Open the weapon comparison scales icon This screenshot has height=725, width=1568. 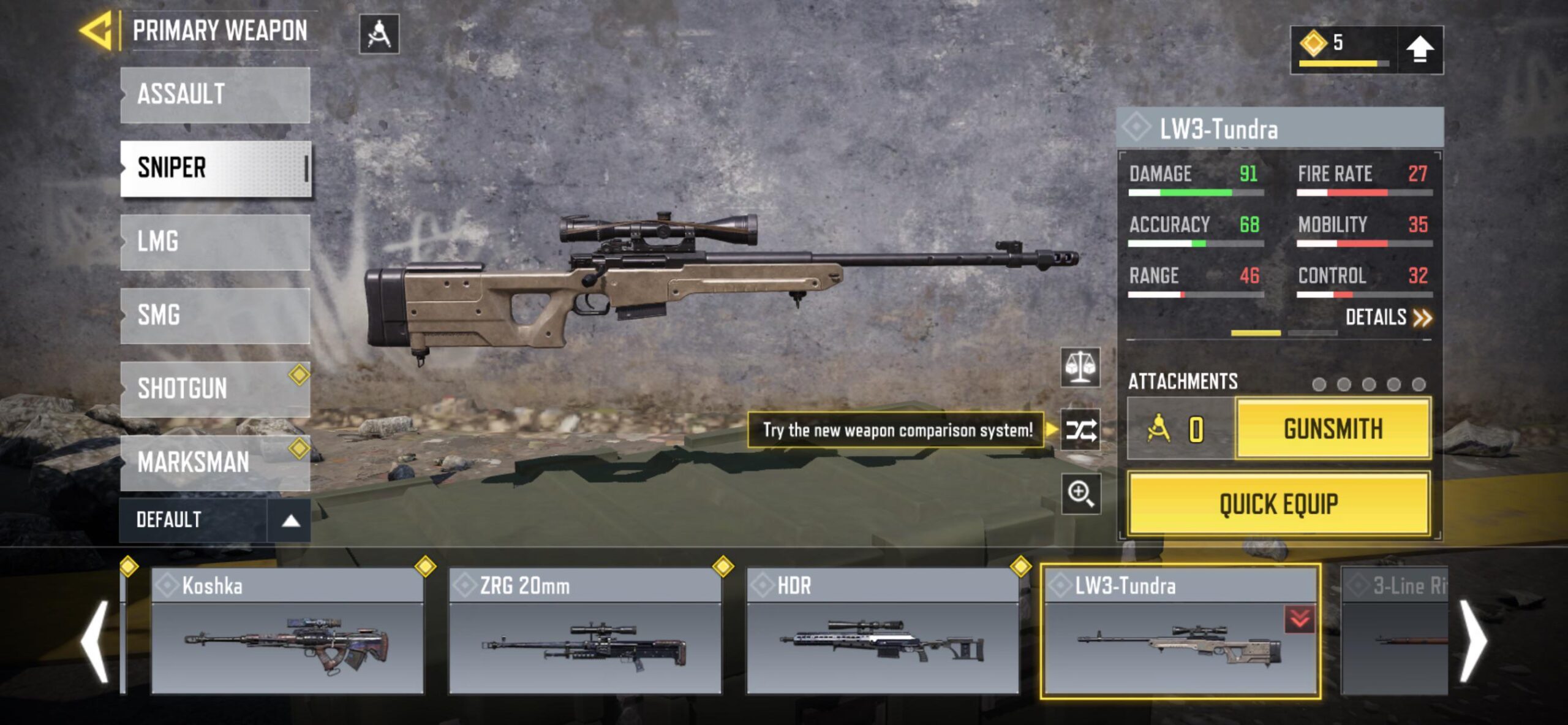pyautogui.click(x=1080, y=368)
